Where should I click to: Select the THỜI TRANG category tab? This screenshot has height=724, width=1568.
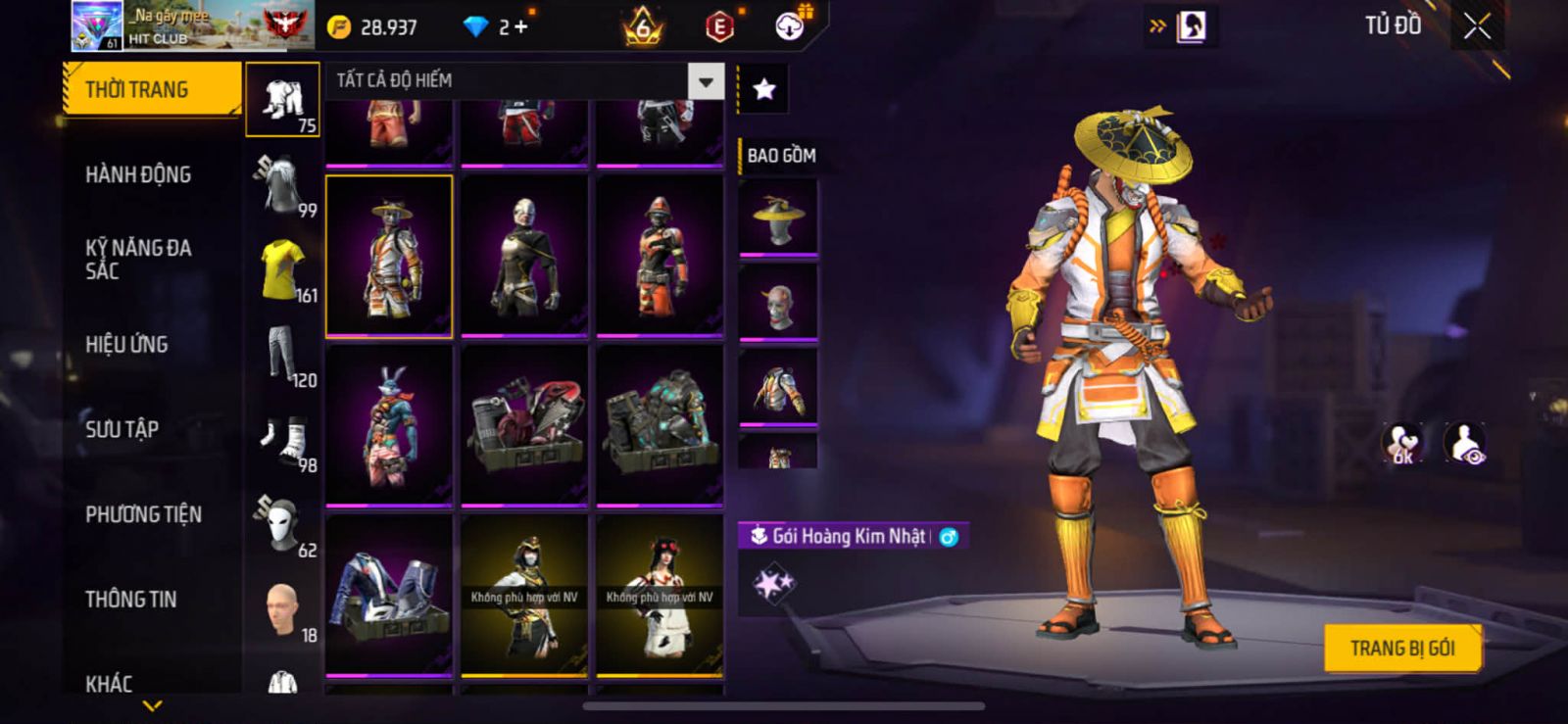pos(151,90)
